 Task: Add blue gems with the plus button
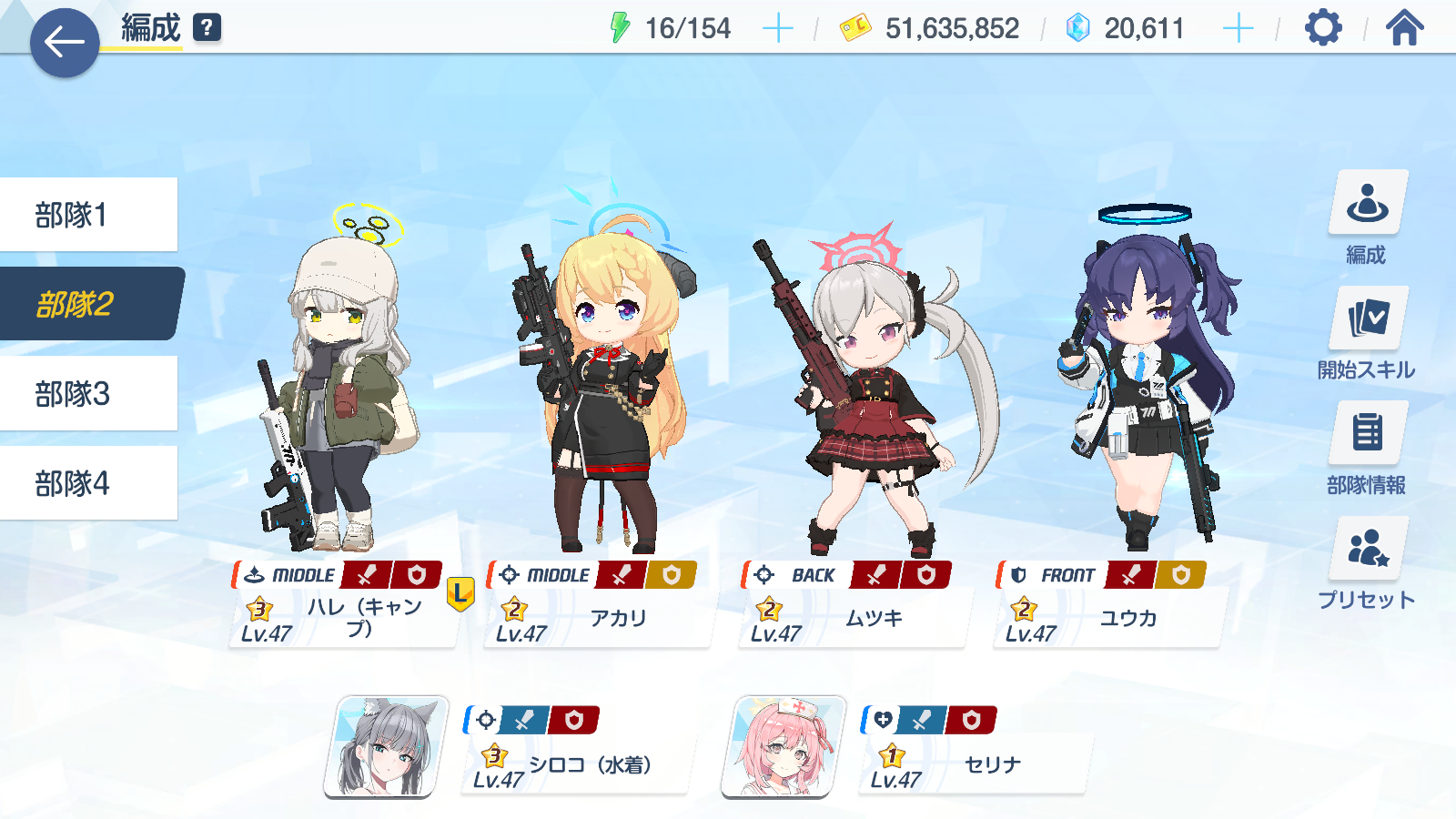1238,29
